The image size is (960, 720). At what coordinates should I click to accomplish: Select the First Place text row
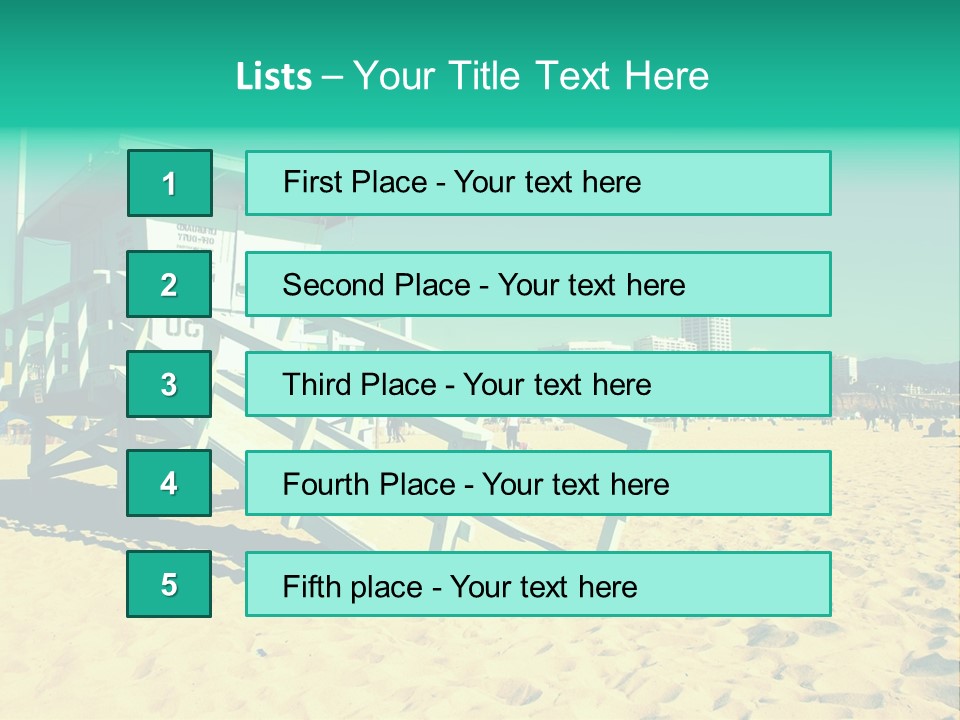pyautogui.click(x=538, y=183)
